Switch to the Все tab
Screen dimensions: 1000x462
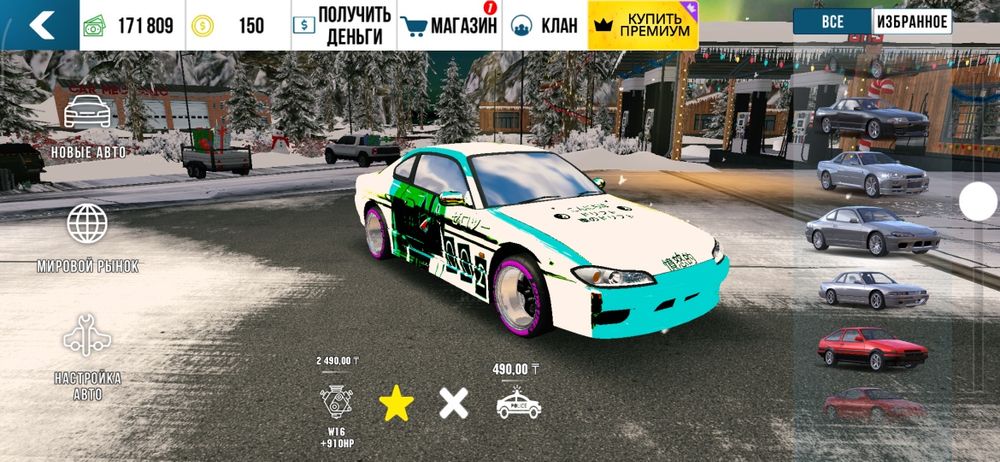[831, 22]
